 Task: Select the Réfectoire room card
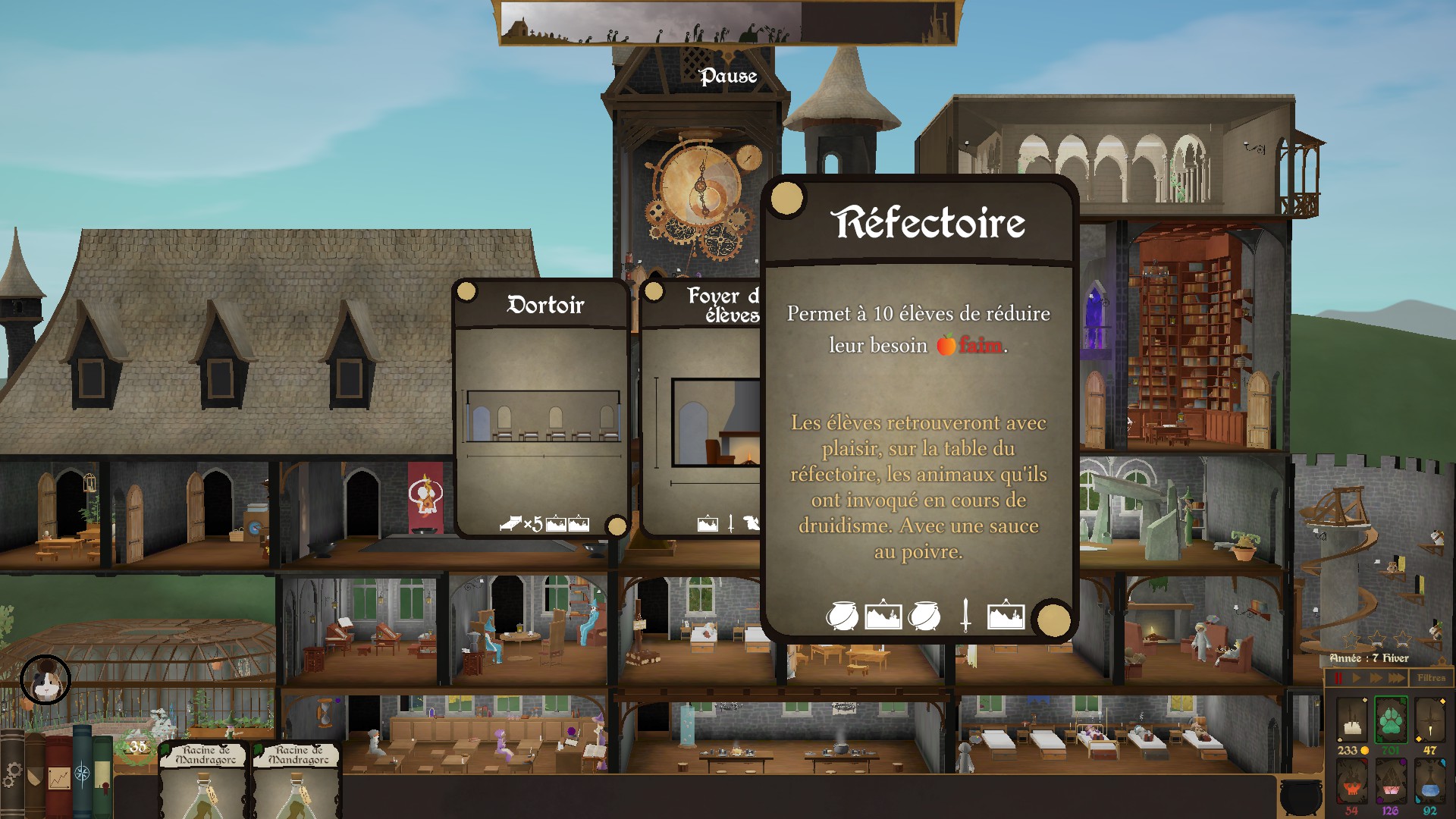(x=919, y=409)
